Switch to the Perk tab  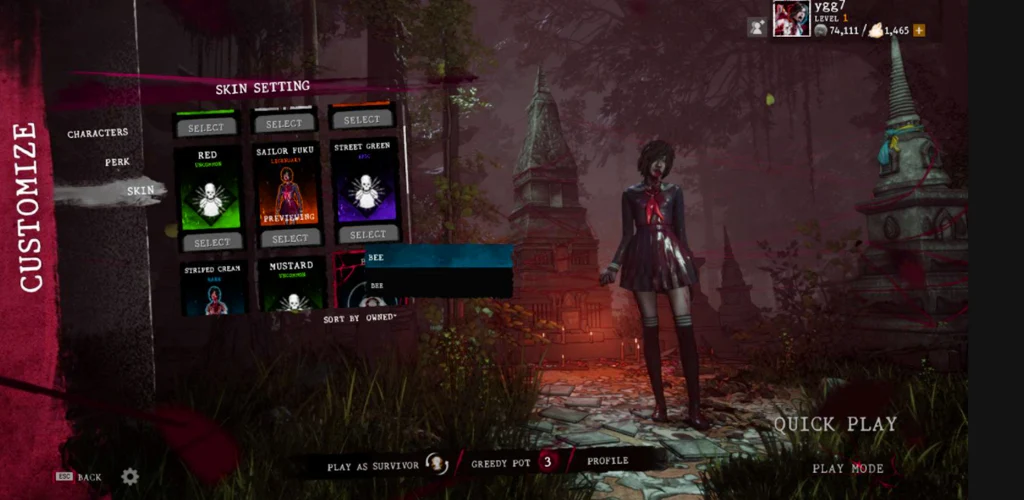click(116, 162)
